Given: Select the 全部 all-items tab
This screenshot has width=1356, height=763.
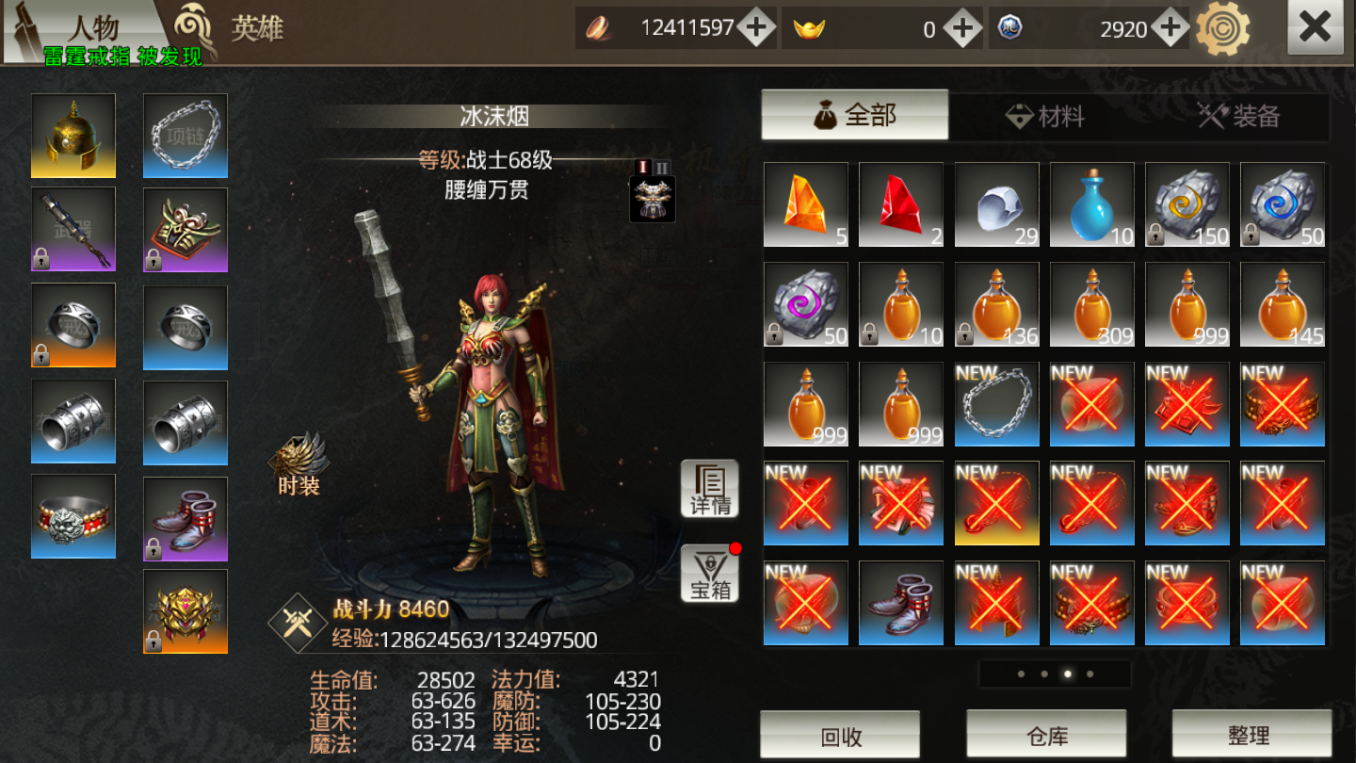Looking at the screenshot, I should pos(855,116).
